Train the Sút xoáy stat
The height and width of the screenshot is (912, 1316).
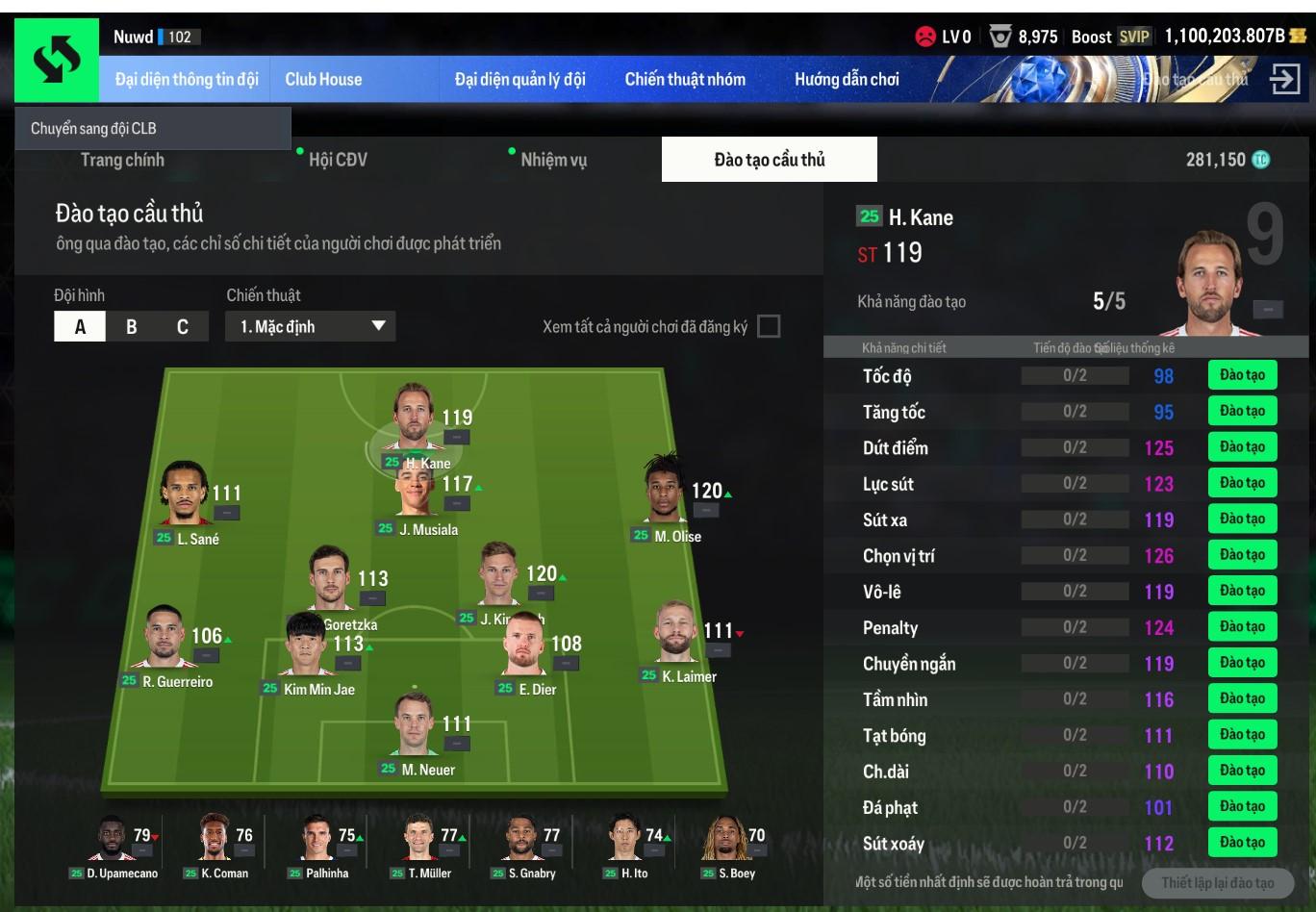coord(1242,843)
